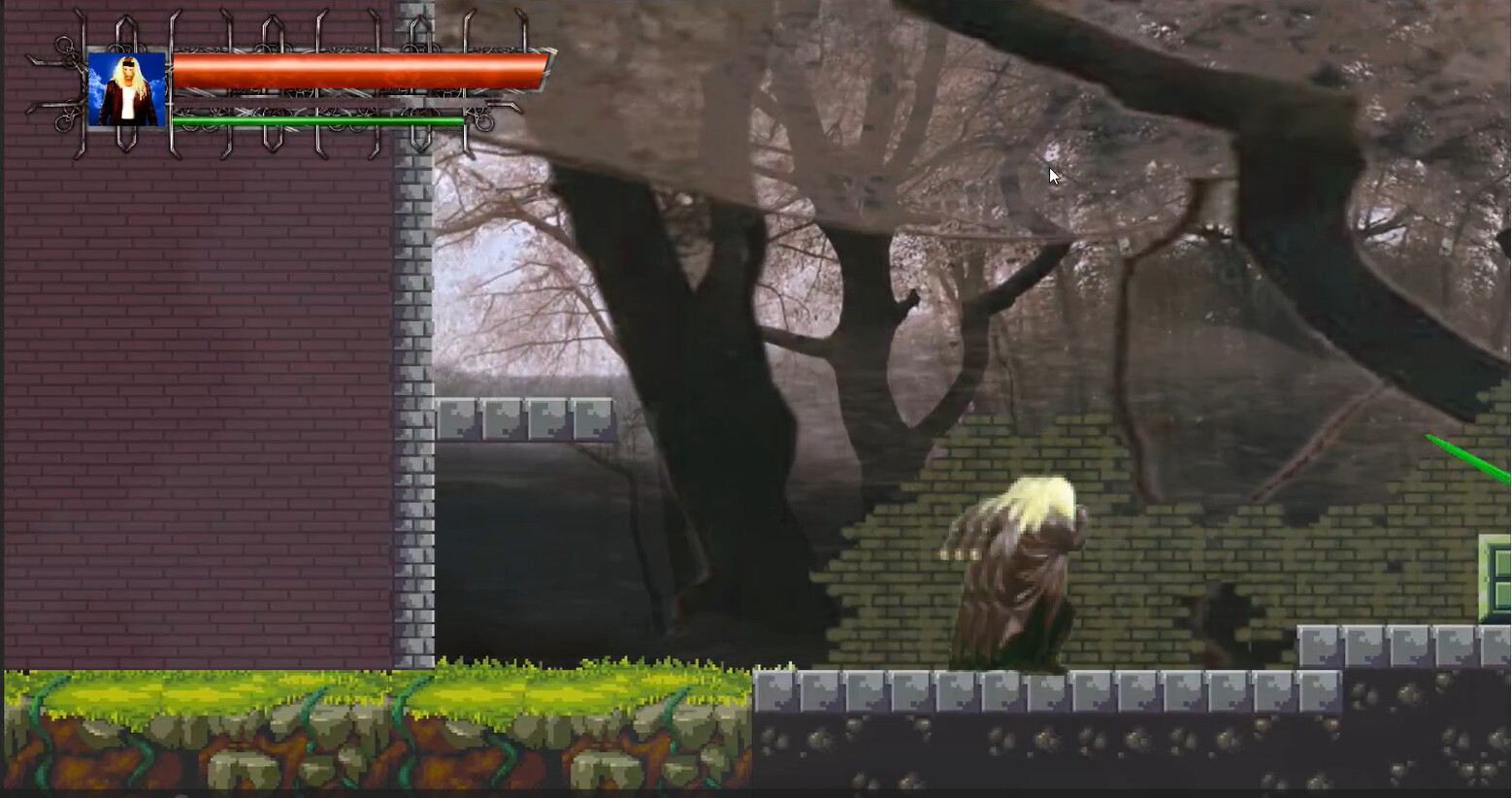Click the red brick wall on the far left
Image resolution: width=1512 pixels, height=798 pixels.
click(x=194, y=388)
